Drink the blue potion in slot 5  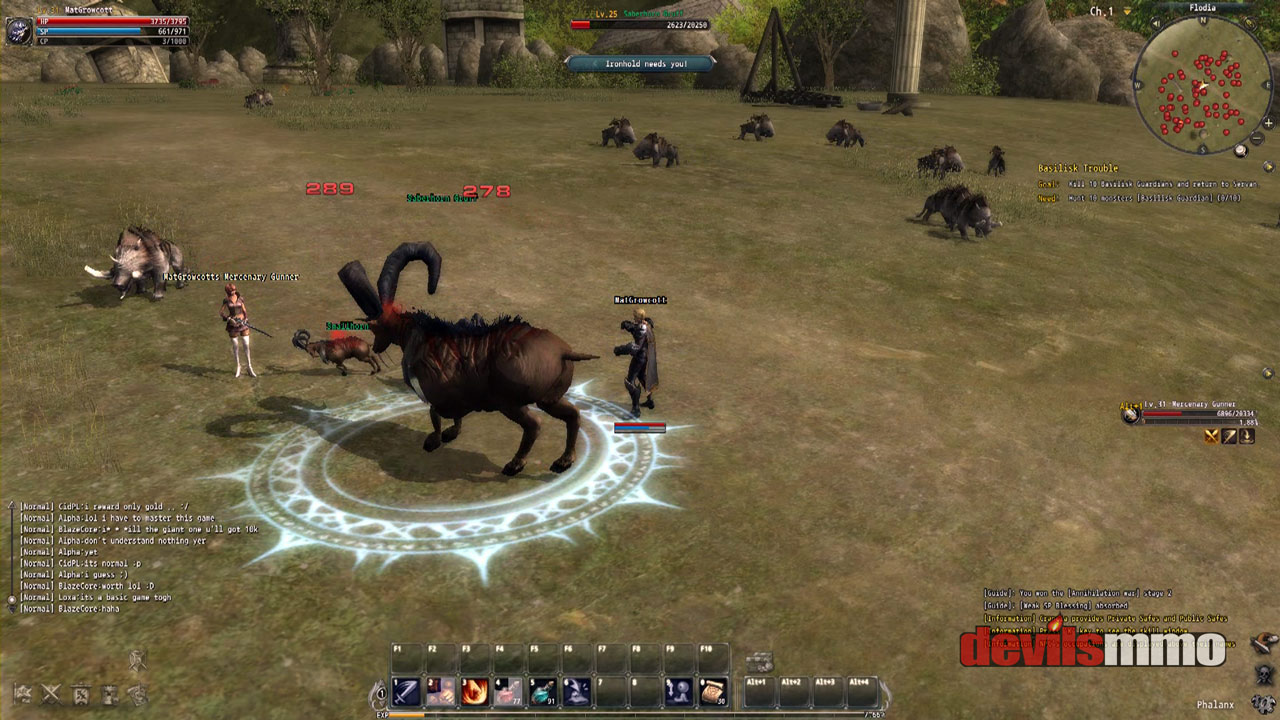(x=543, y=691)
